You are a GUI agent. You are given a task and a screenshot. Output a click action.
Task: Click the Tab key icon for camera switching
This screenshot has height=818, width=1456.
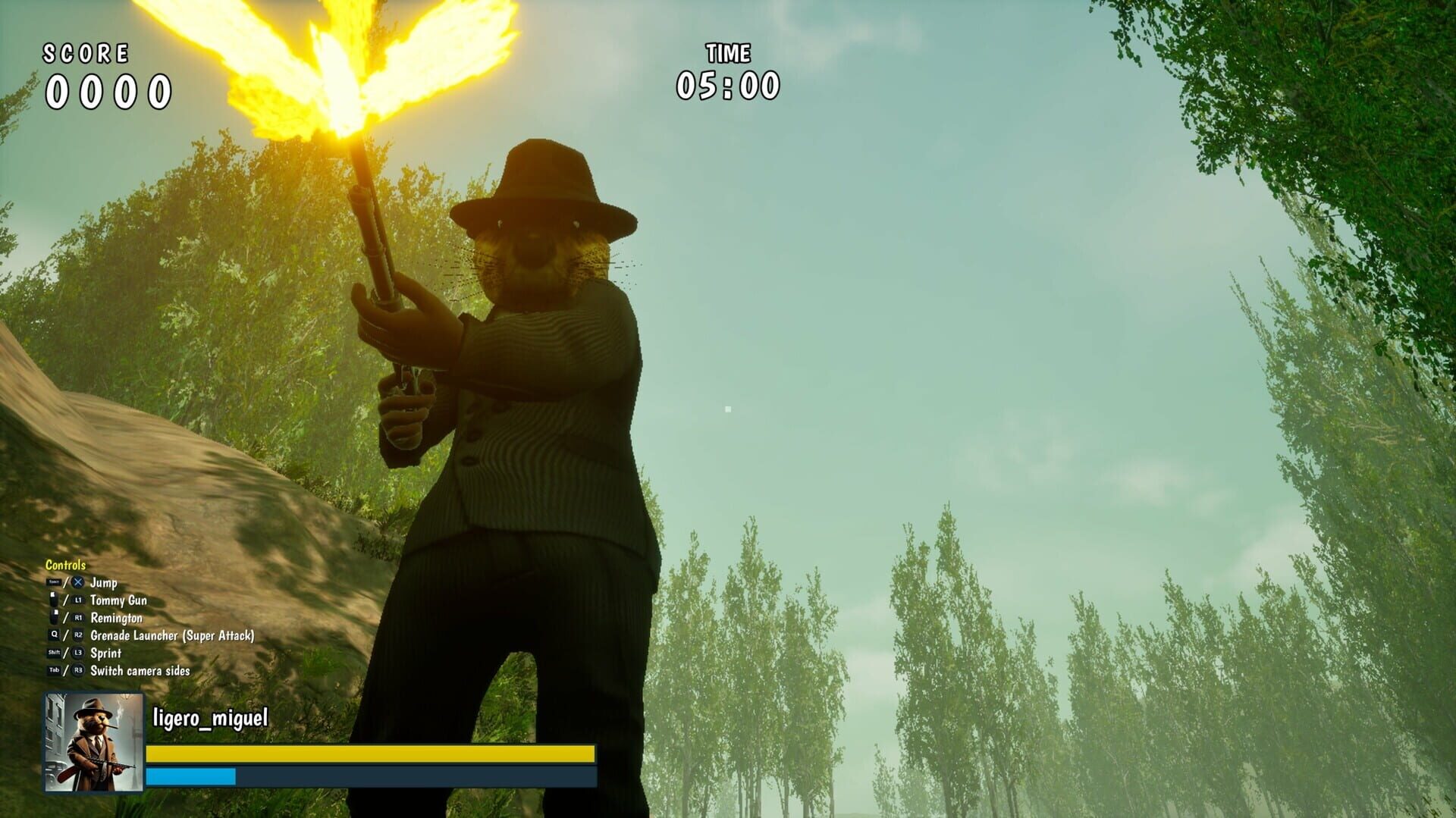point(54,669)
